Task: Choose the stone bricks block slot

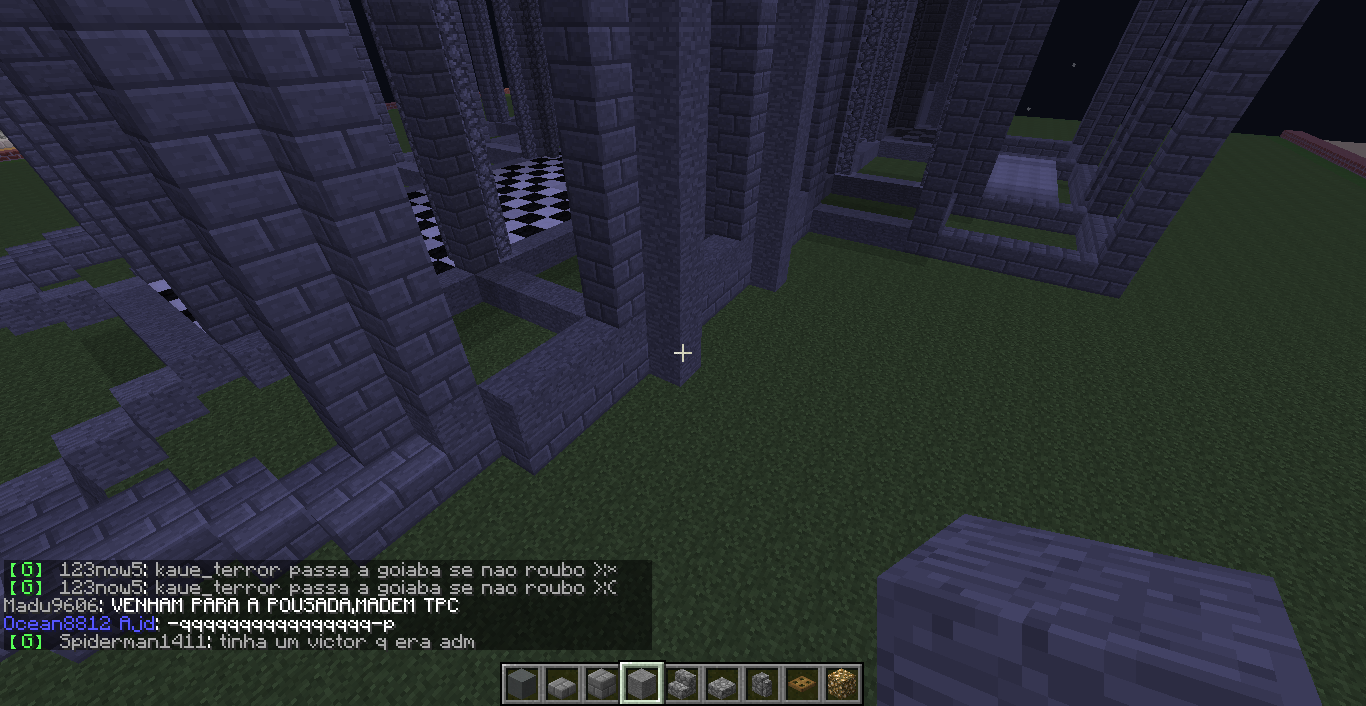Action: coord(601,684)
